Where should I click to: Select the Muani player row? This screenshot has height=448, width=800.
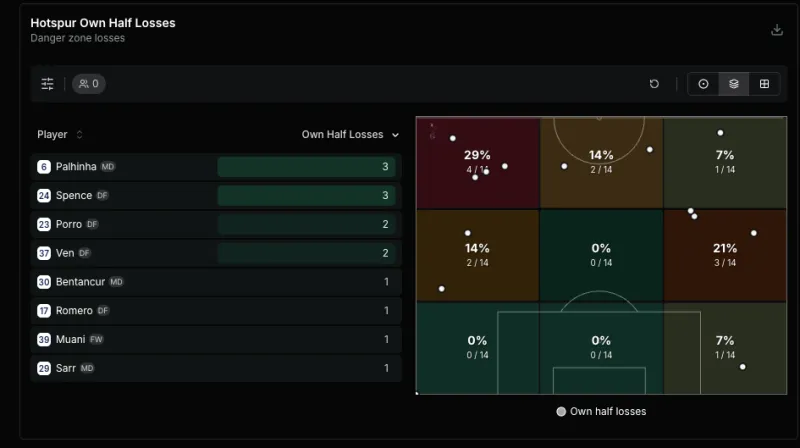pos(215,340)
